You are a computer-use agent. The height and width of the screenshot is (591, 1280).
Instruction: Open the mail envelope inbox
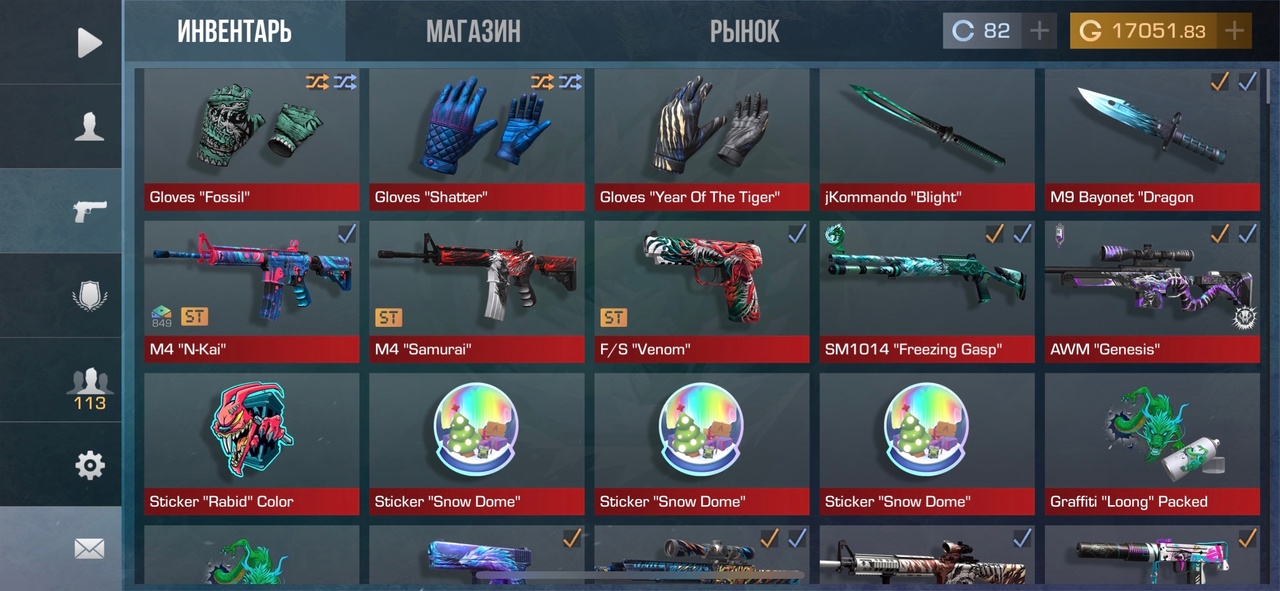[x=89, y=548]
